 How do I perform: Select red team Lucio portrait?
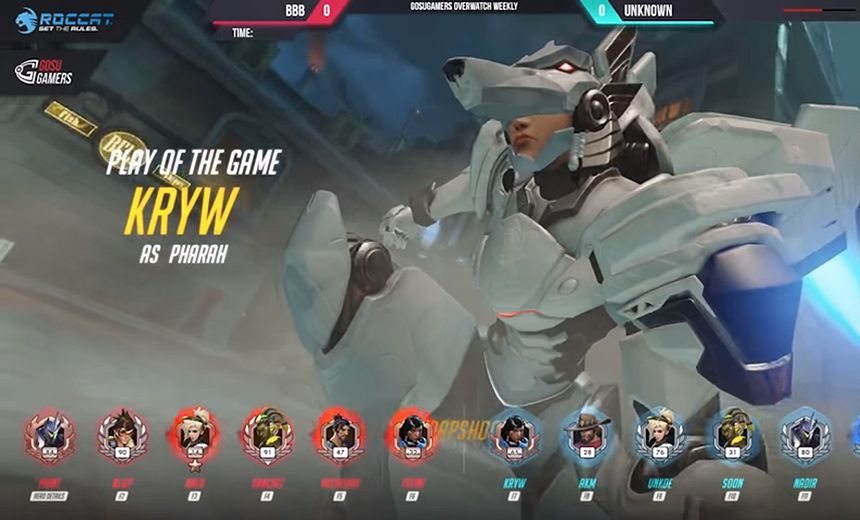pos(266,435)
